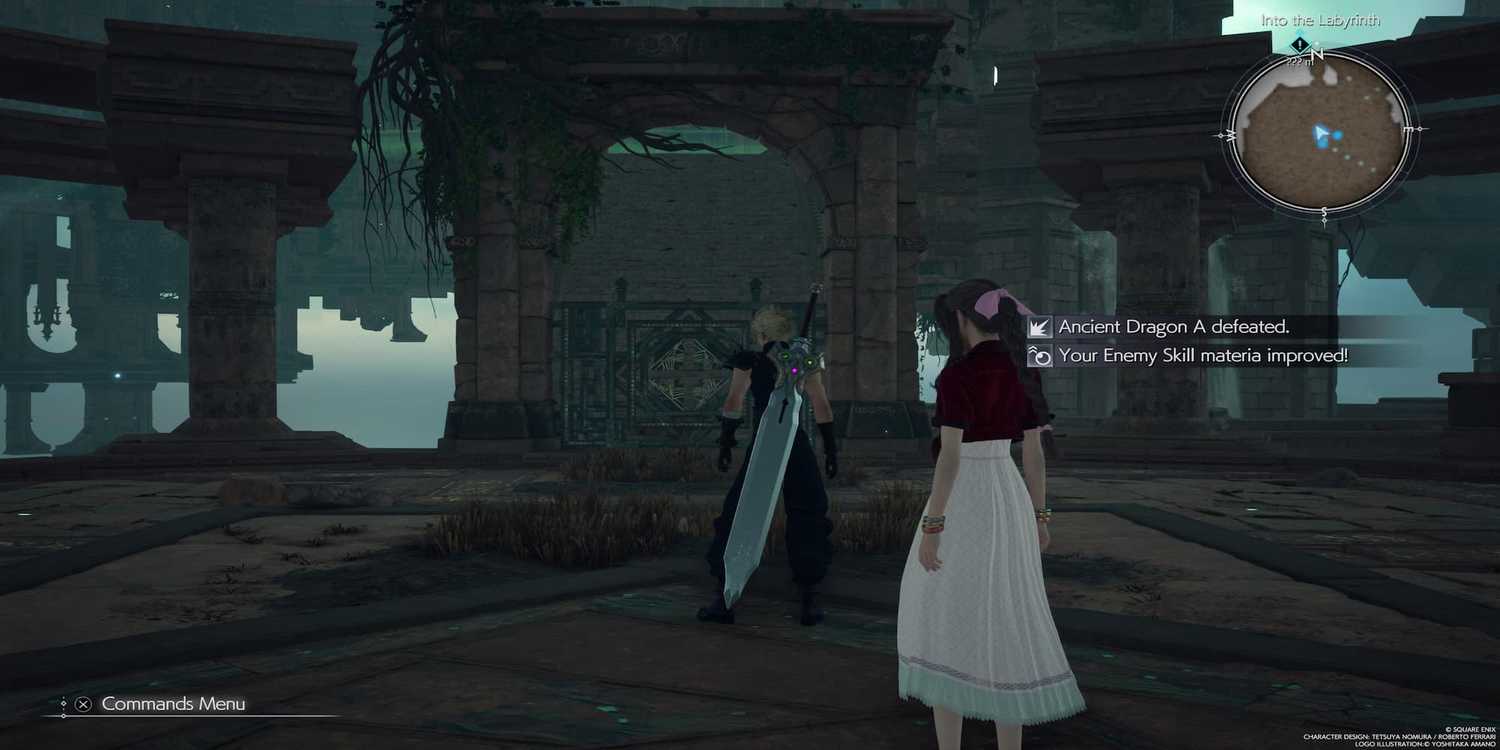The width and height of the screenshot is (1500, 750).
Task: Click the S compass marker on minimap
Action: click(1323, 210)
